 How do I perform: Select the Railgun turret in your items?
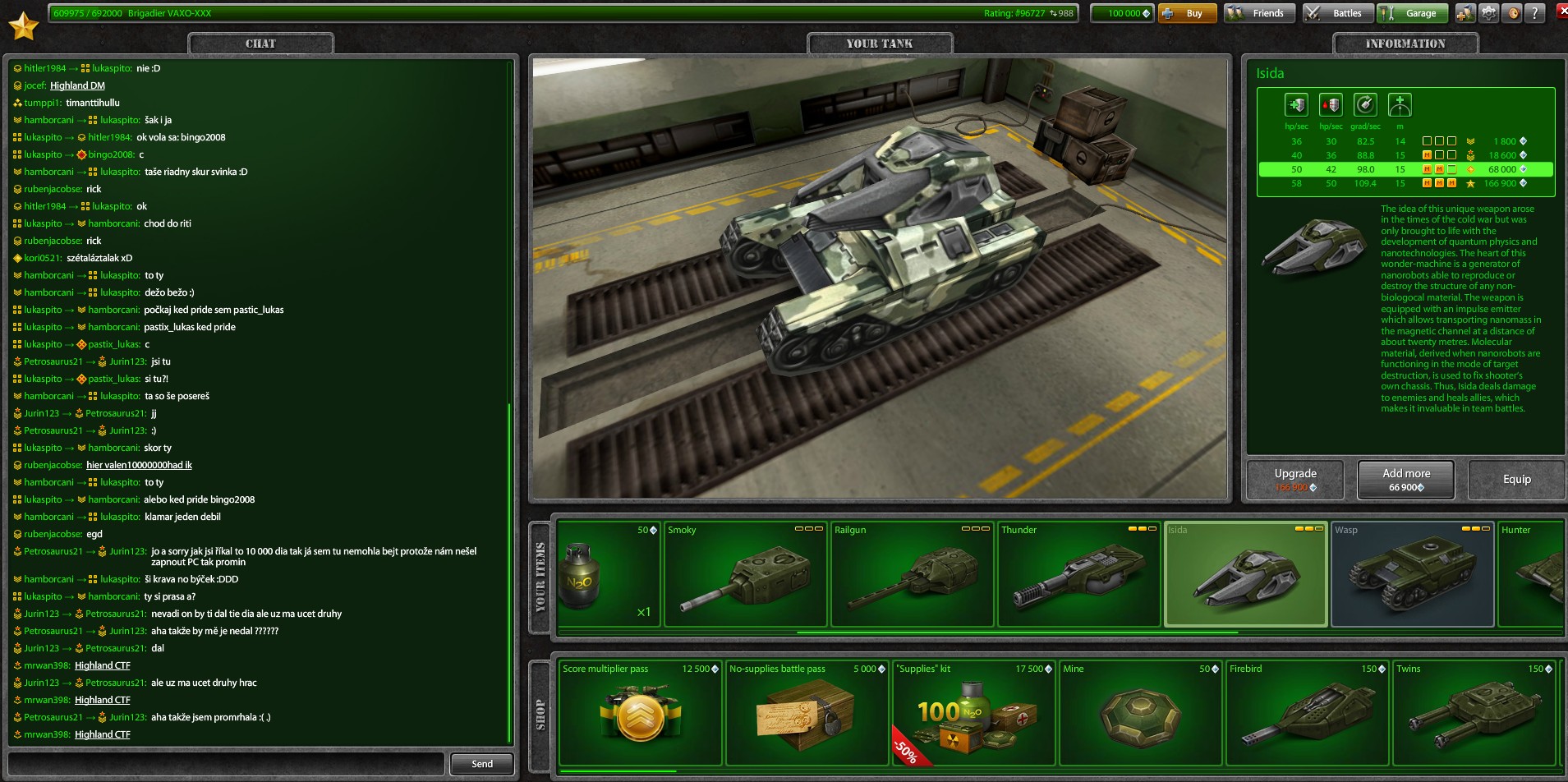pyautogui.click(x=912, y=574)
